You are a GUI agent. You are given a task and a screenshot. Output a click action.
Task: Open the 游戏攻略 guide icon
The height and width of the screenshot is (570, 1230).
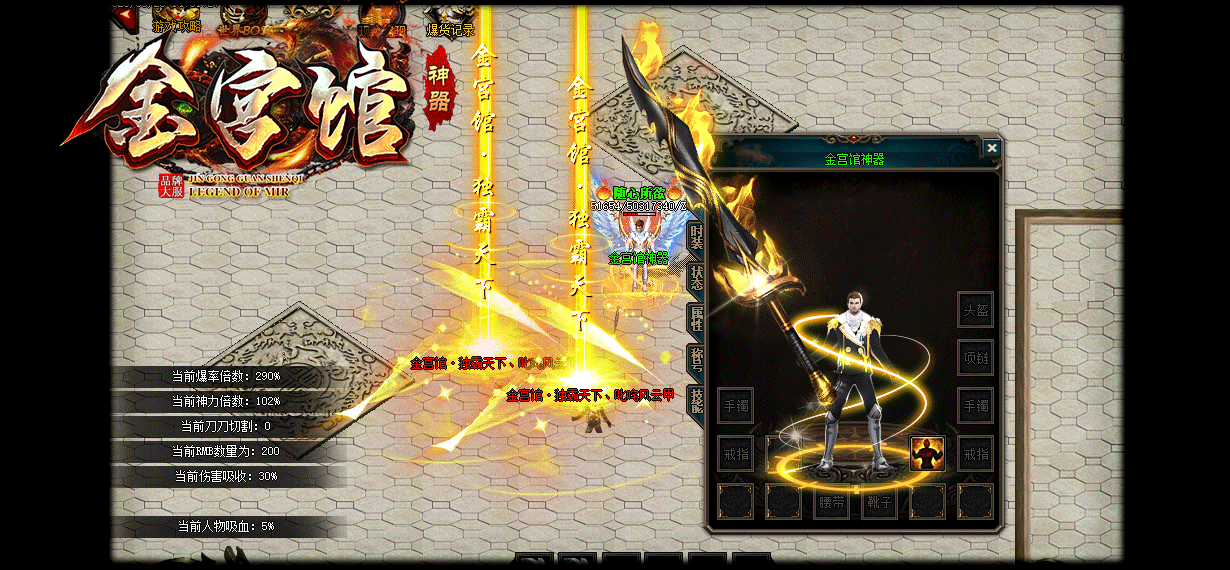pos(176,19)
